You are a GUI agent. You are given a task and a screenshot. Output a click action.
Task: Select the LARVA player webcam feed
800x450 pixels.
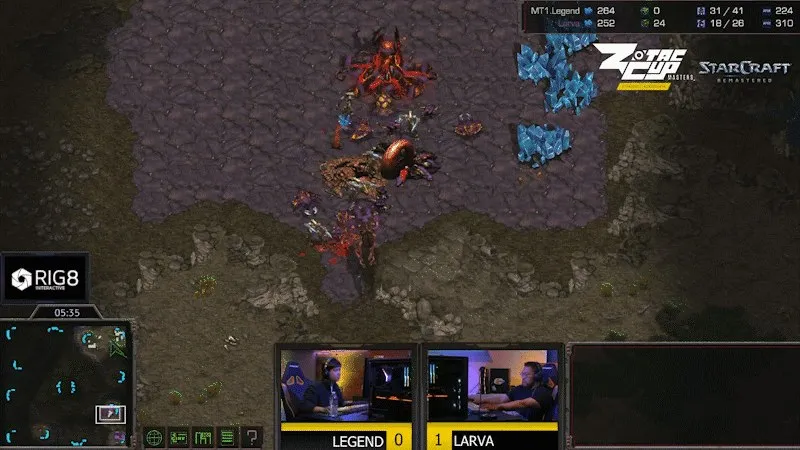click(x=491, y=386)
